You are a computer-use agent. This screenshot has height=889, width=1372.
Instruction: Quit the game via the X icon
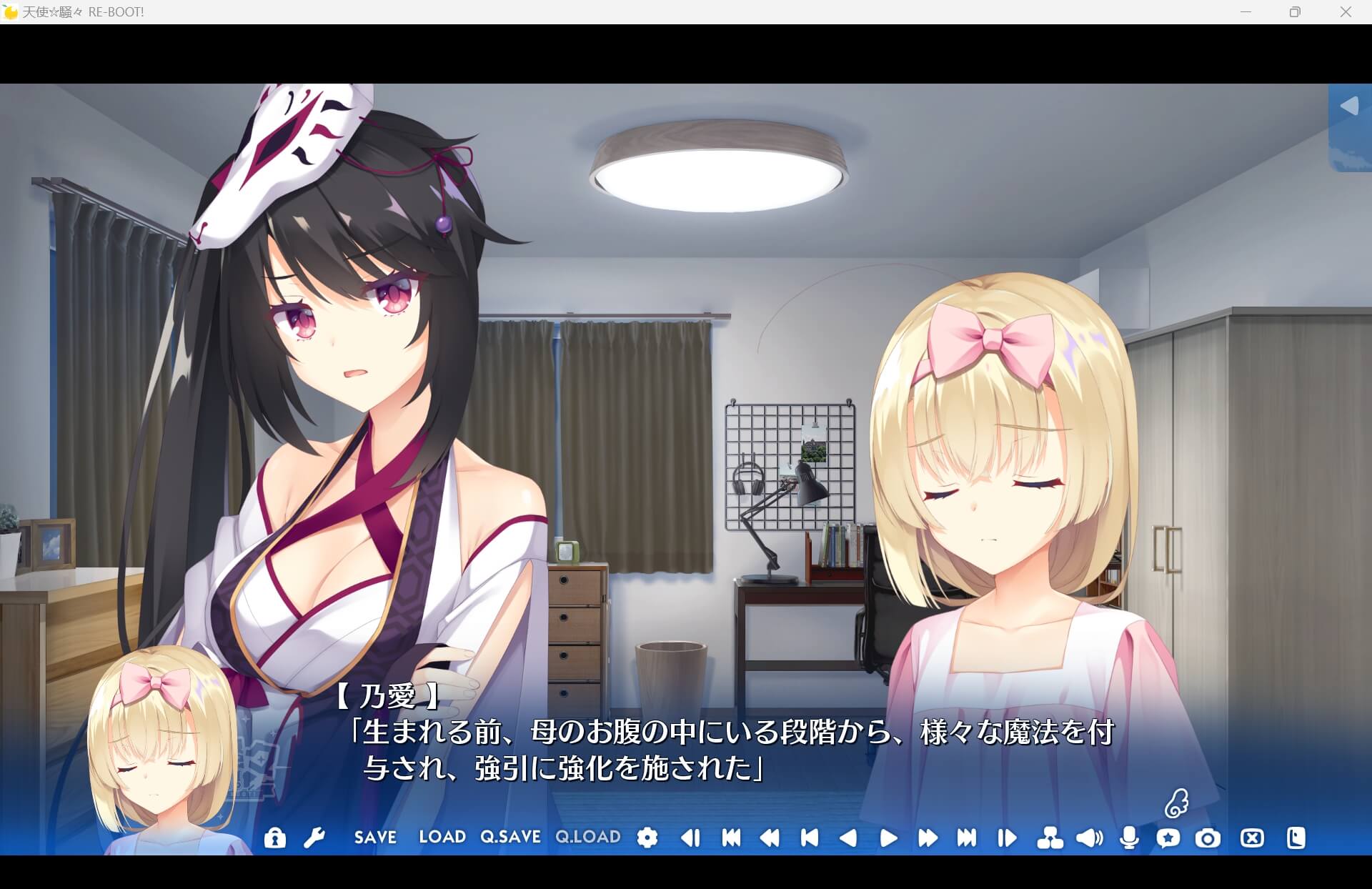click(x=1251, y=838)
